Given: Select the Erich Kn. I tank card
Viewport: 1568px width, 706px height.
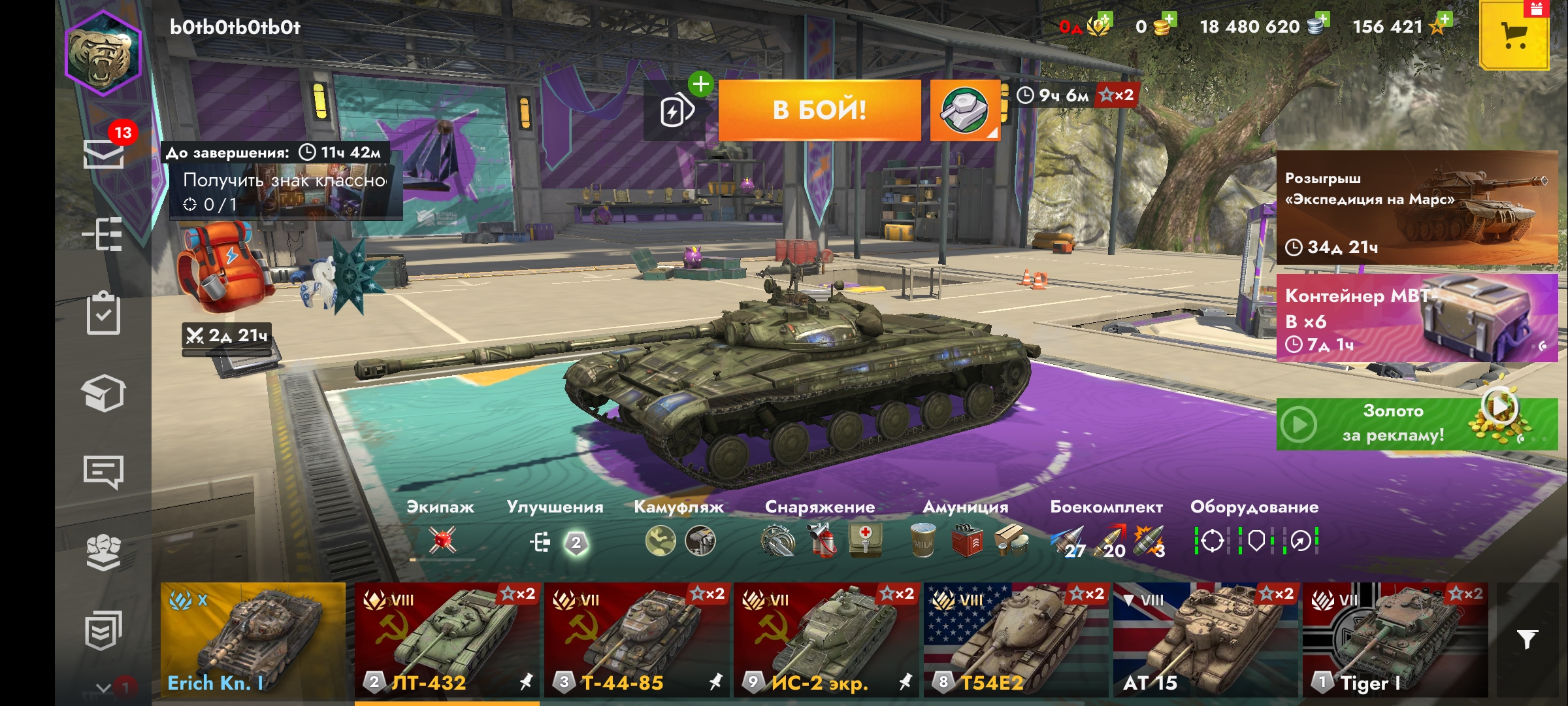Looking at the screenshot, I should pyautogui.click(x=253, y=640).
